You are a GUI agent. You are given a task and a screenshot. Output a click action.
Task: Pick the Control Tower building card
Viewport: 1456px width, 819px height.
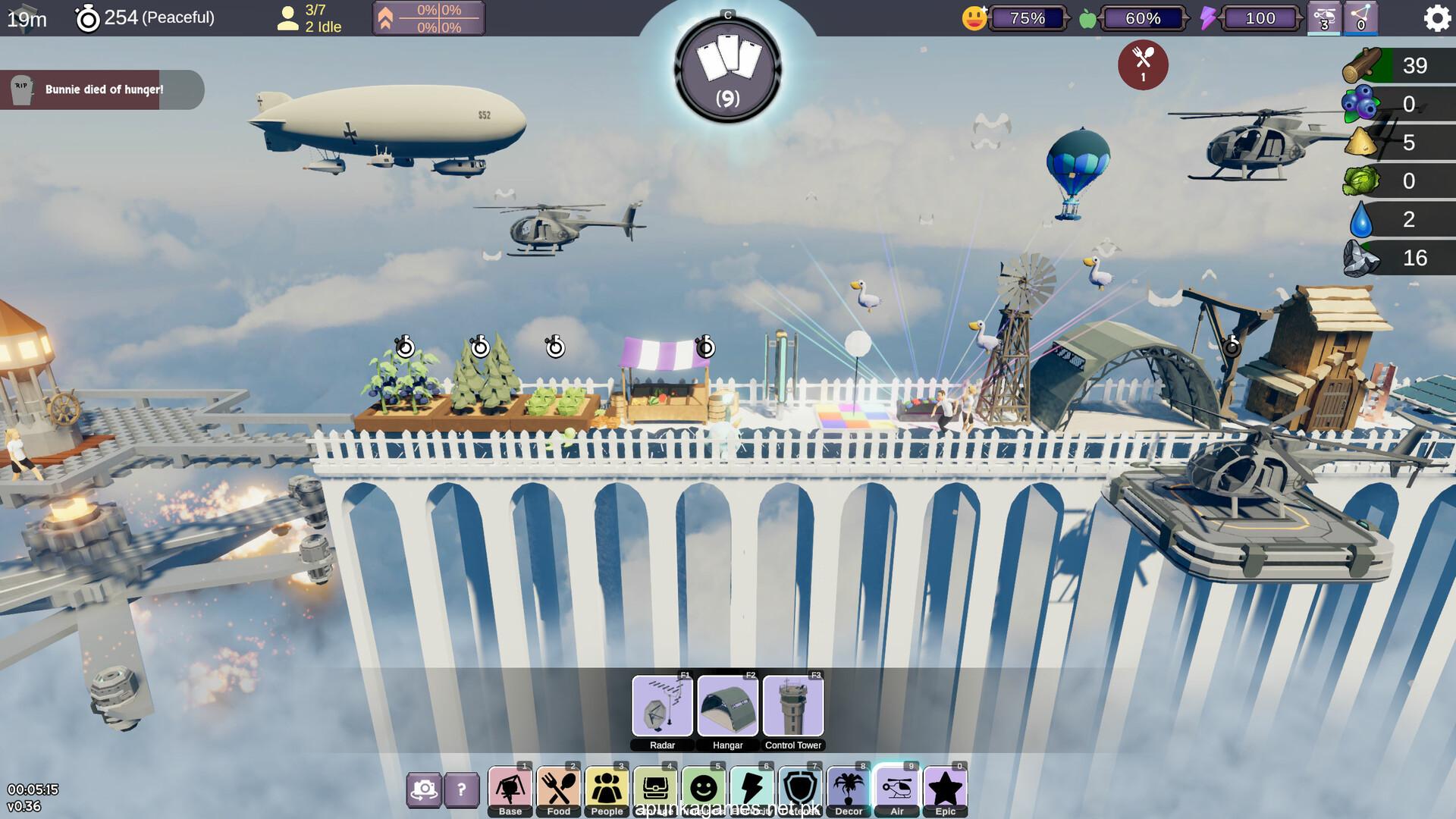(793, 706)
